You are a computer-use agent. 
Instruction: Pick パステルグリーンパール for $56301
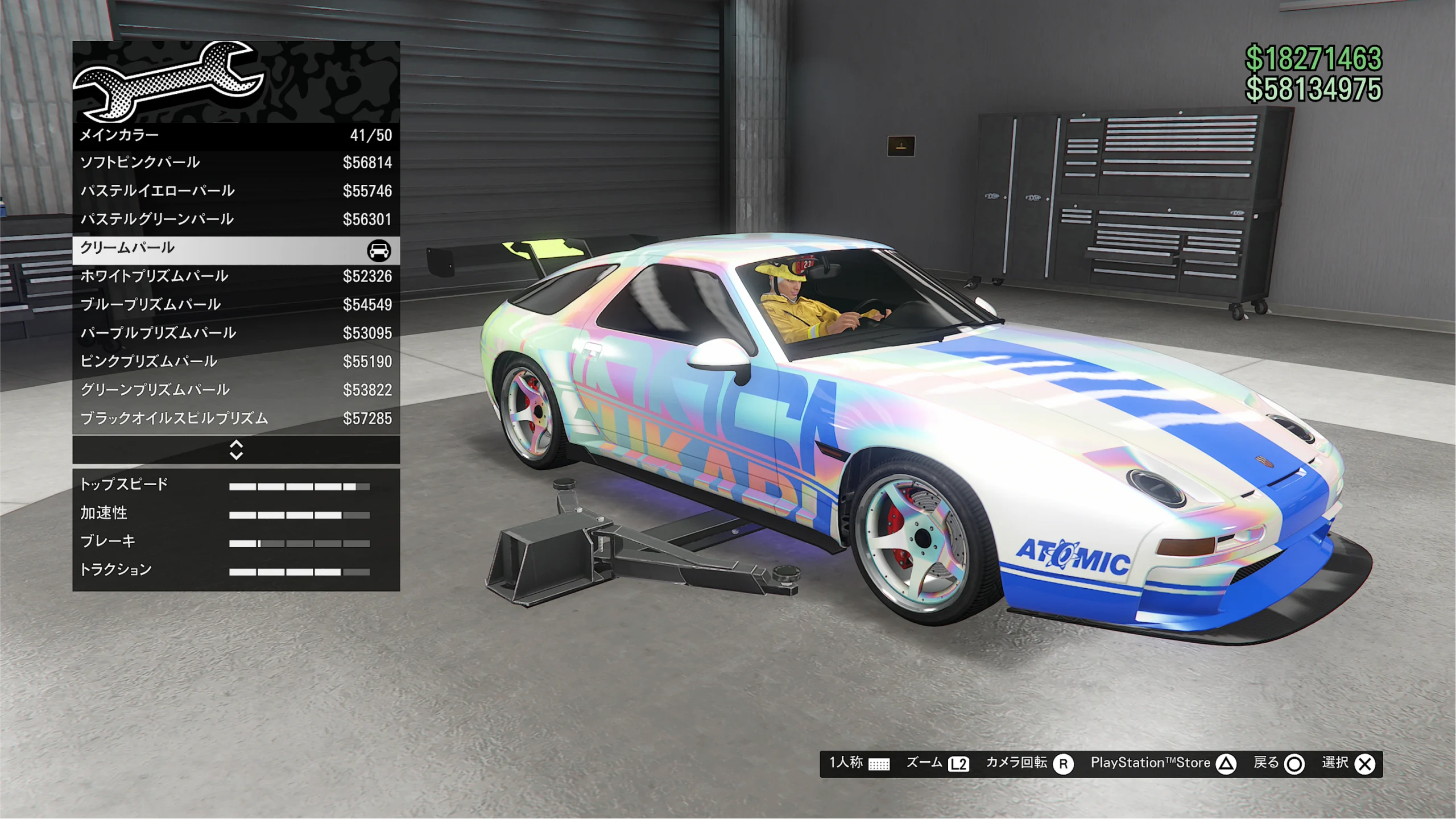236,220
